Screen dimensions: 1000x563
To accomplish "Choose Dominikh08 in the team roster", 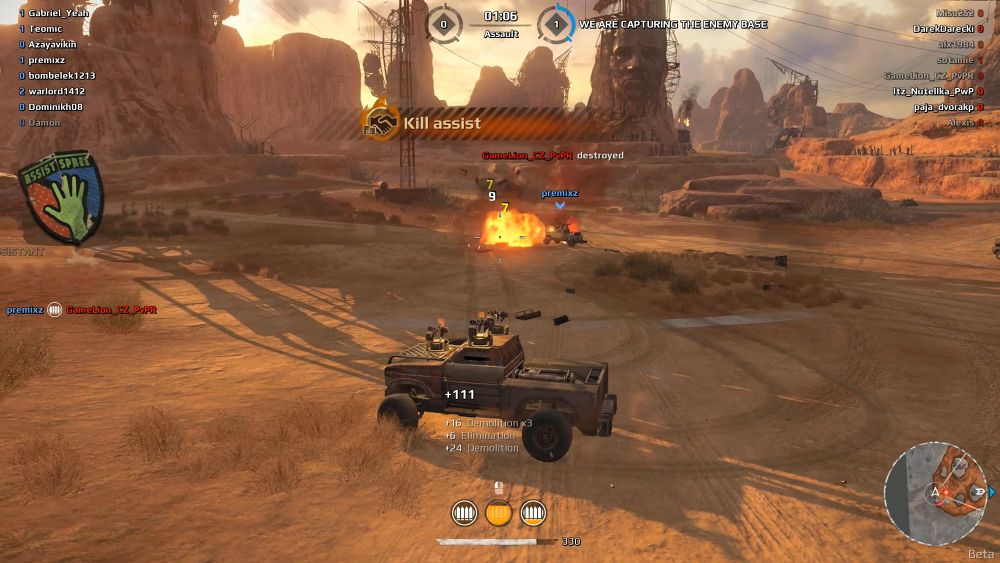I will (x=56, y=107).
